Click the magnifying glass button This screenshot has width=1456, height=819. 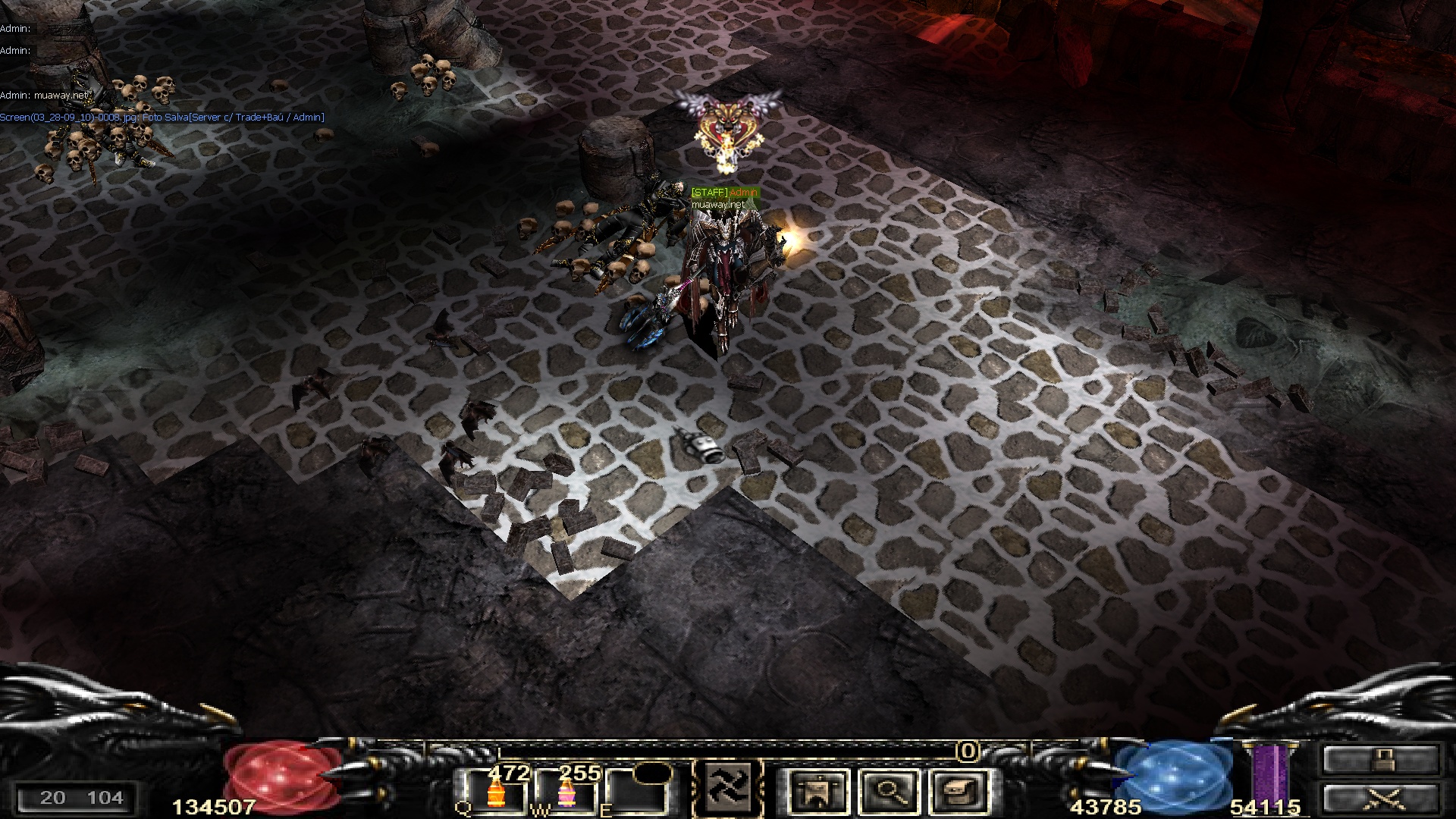[889, 790]
